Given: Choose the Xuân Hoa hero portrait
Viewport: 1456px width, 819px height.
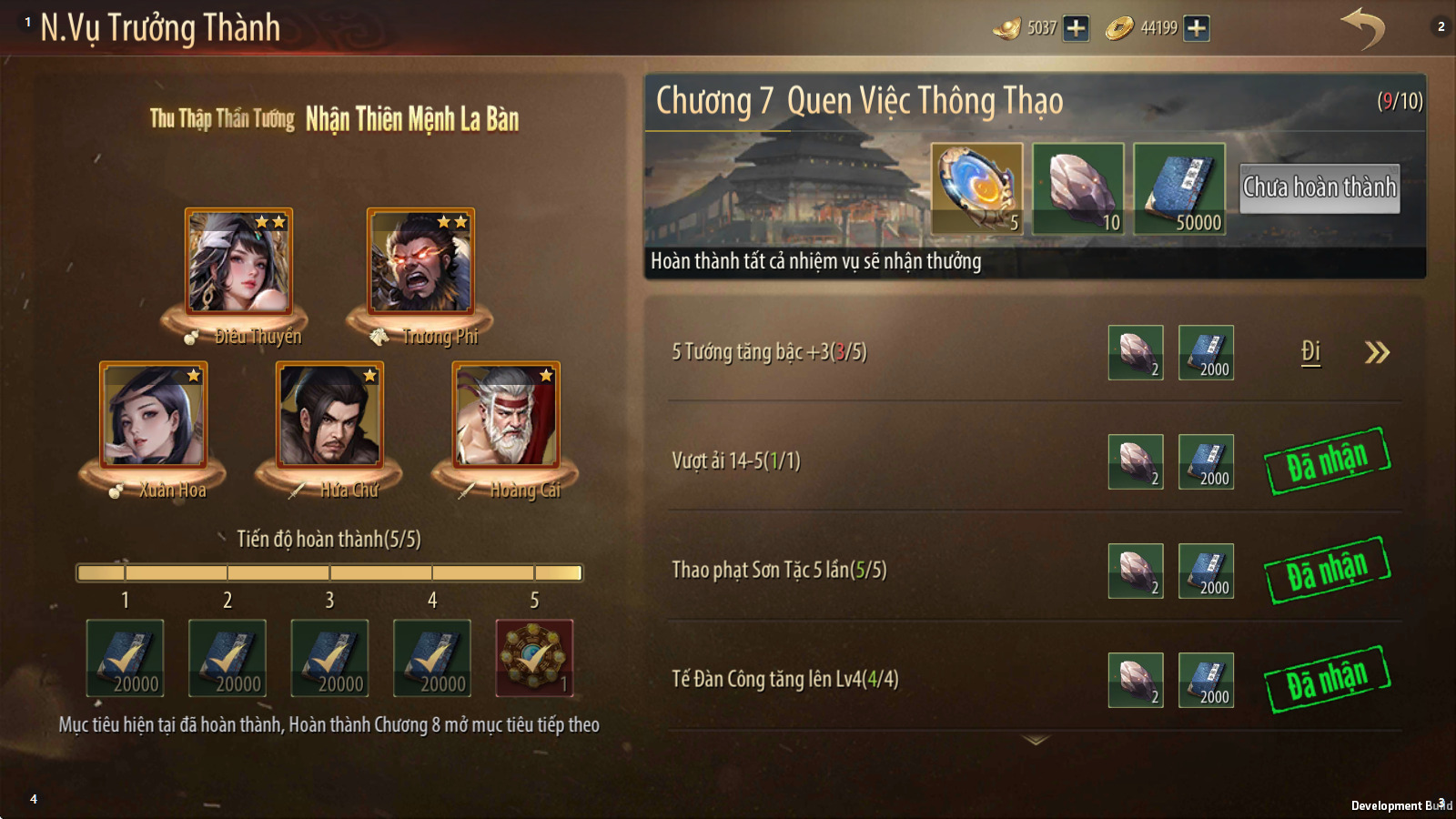Looking at the screenshot, I should 153,416.
